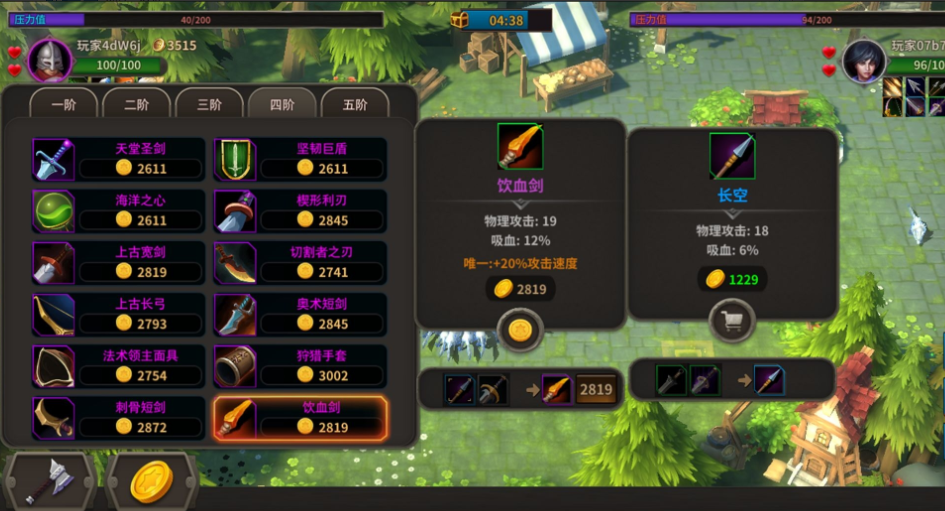The height and width of the screenshot is (511, 945).
Task: Switch to the 一阶 tier tab
Action: click(64, 105)
